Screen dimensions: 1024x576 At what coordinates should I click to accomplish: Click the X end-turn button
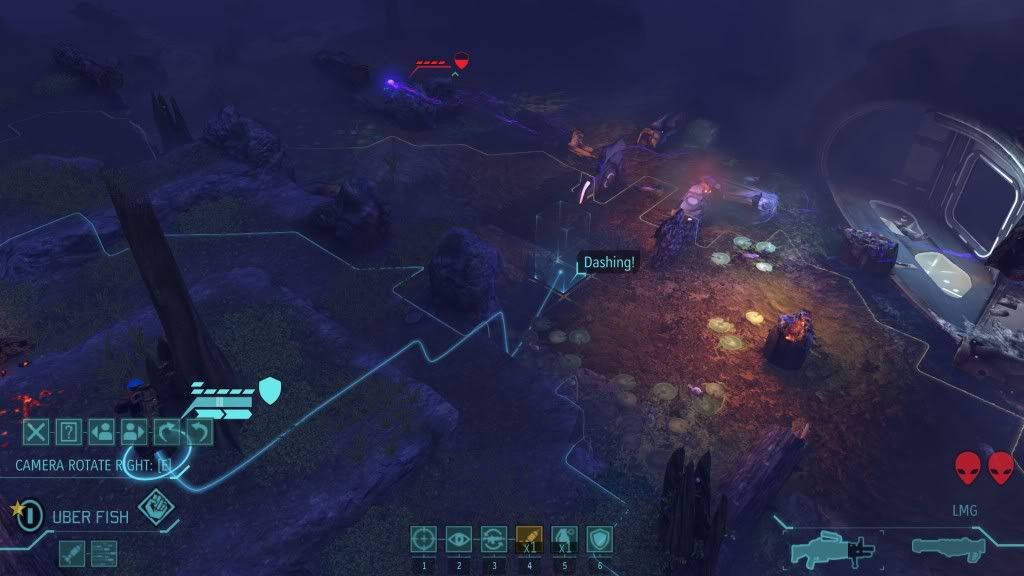(36, 432)
